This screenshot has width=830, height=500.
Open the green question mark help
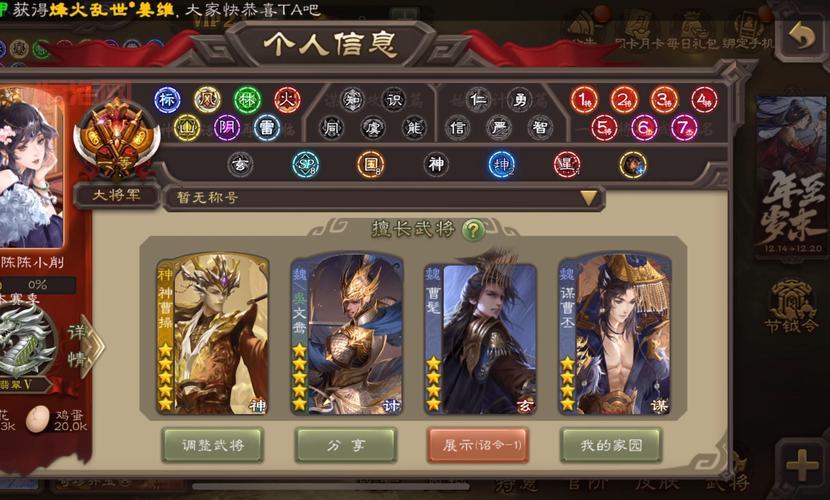coord(473,230)
